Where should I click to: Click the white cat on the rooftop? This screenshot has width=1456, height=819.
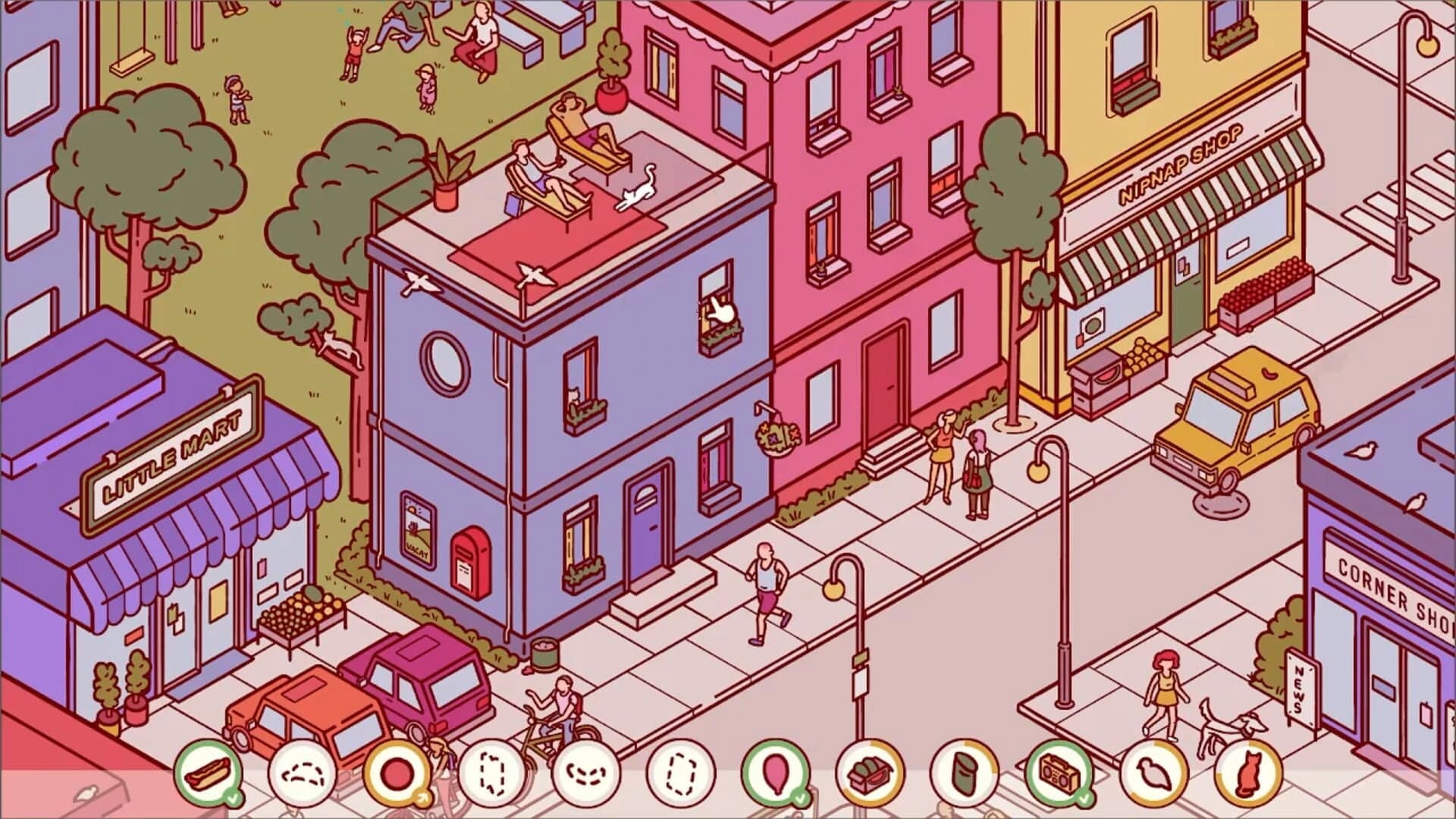[635, 196]
